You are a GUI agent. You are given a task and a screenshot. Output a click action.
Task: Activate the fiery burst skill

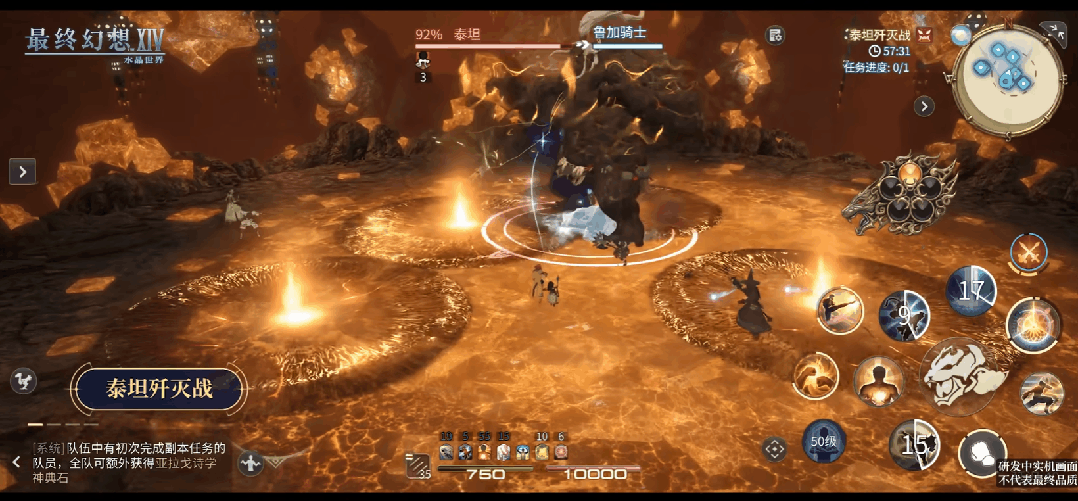click(1033, 324)
